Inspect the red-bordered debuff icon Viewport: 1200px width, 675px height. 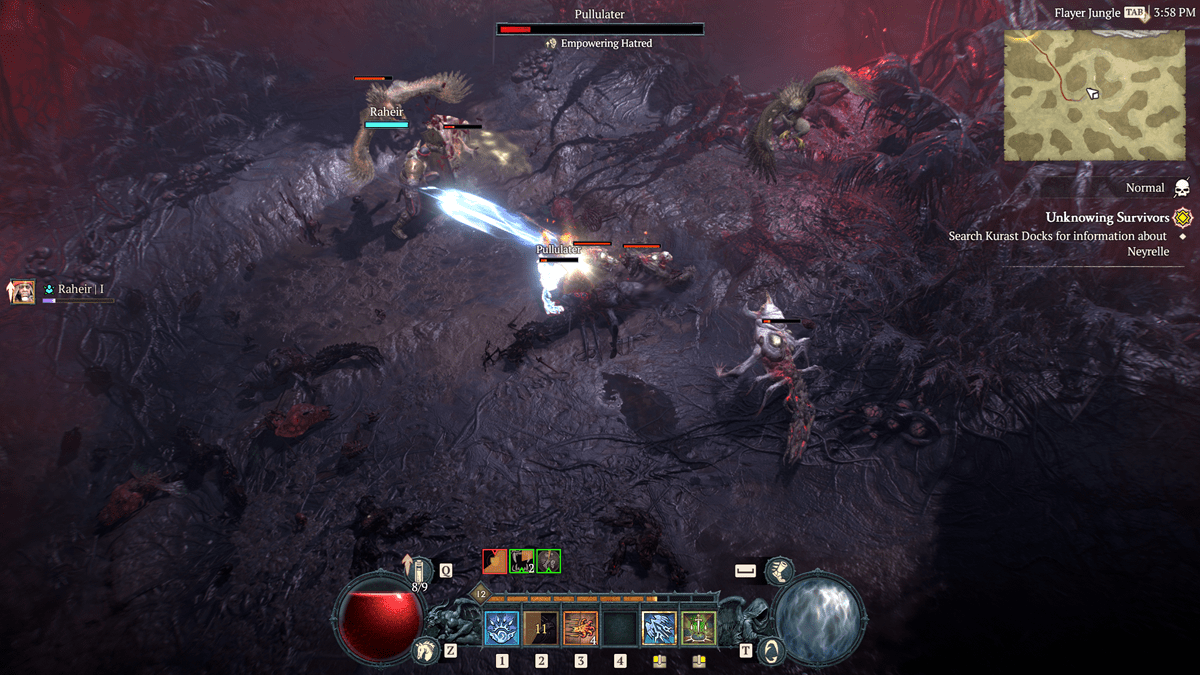495,561
